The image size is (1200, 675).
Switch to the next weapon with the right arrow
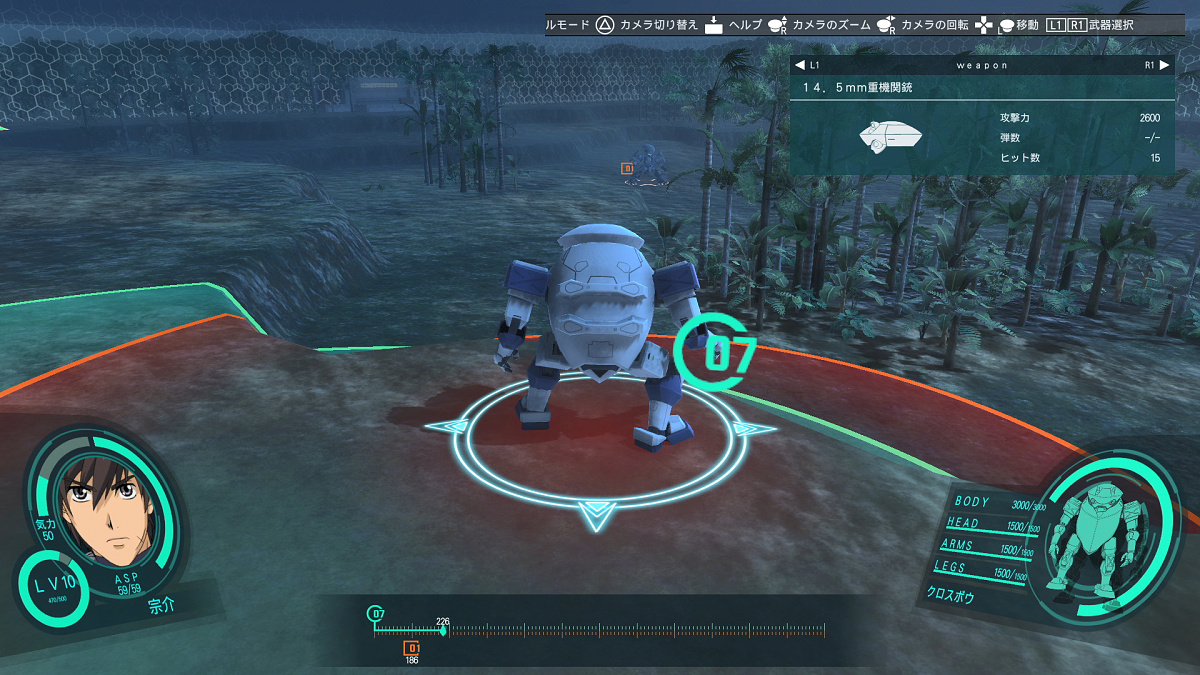click(x=1164, y=65)
